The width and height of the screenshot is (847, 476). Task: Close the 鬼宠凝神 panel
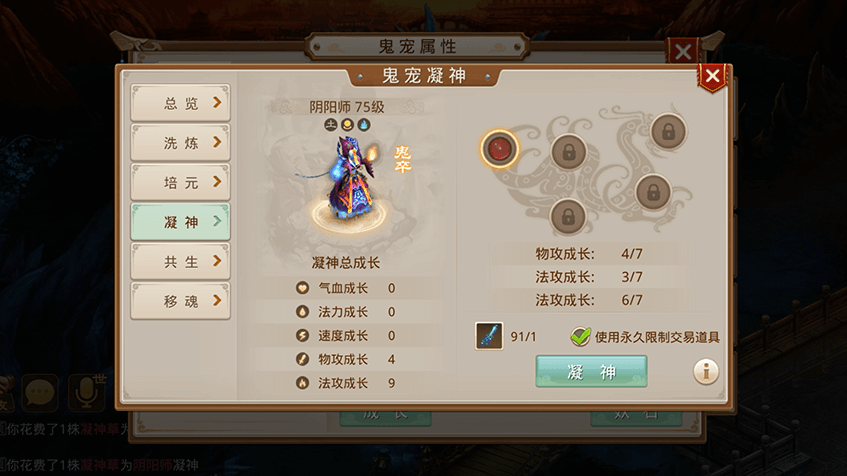(x=712, y=77)
